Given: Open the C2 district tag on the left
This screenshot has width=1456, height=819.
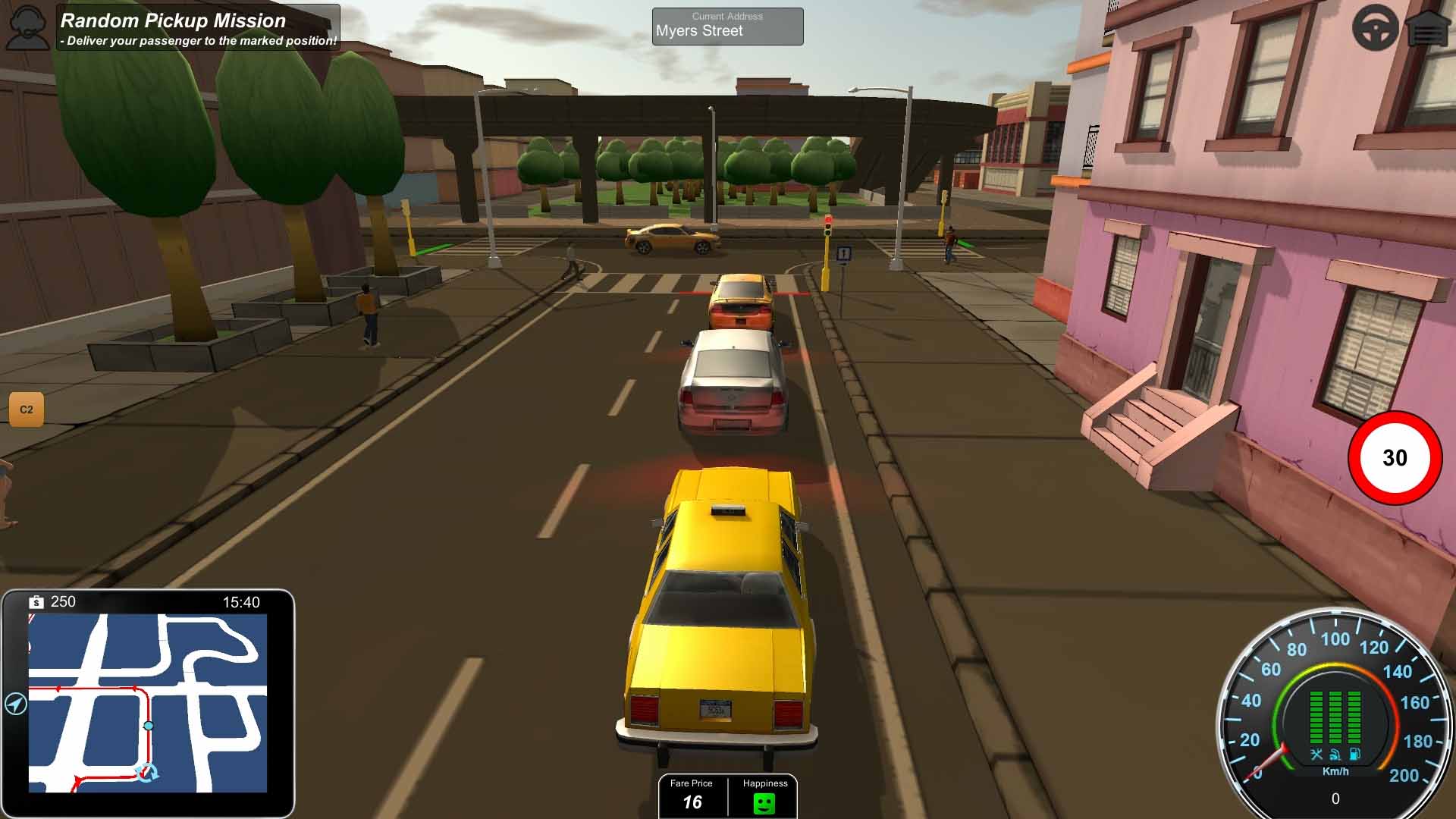Looking at the screenshot, I should [x=25, y=408].
